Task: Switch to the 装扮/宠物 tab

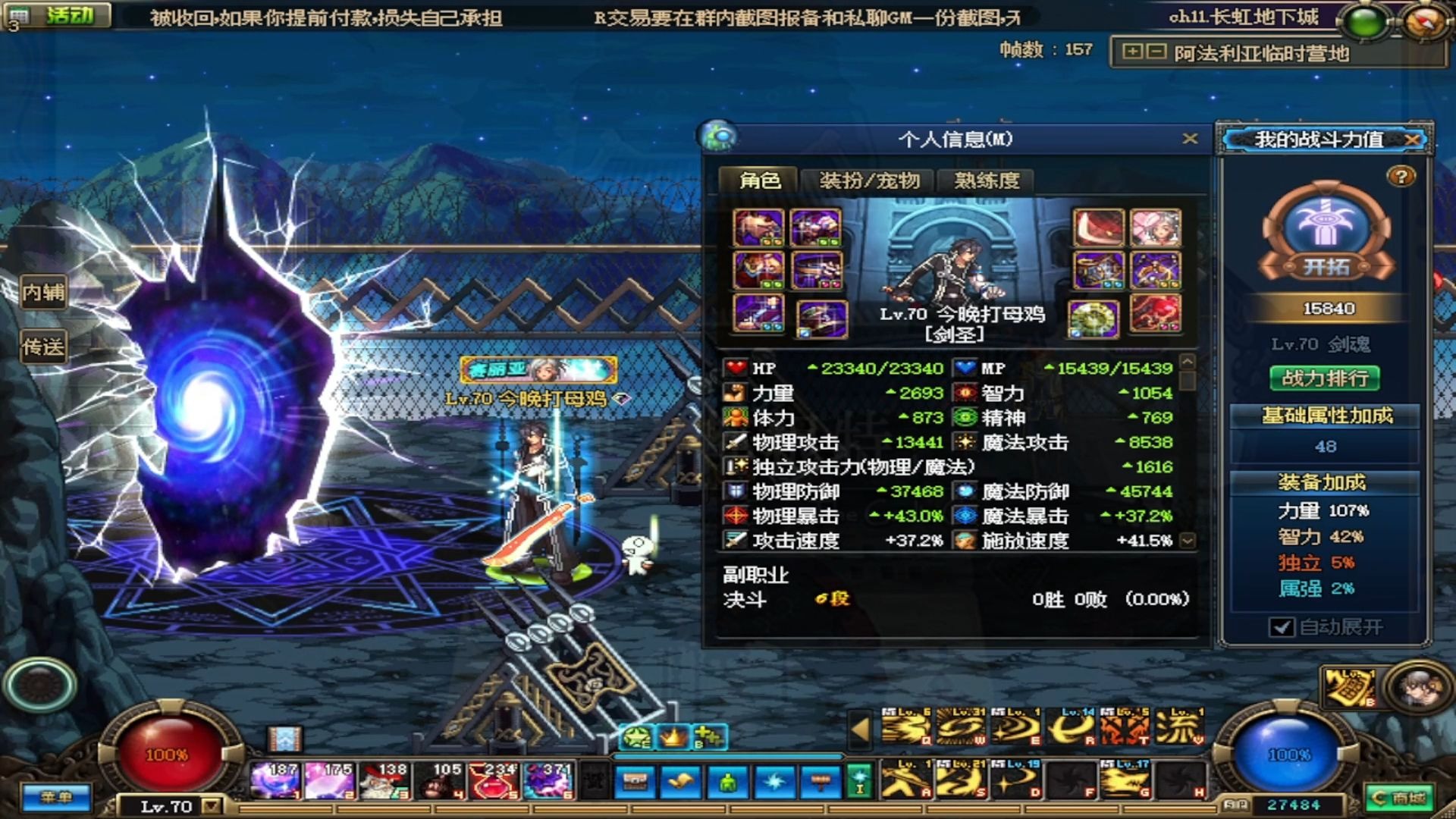Action: click(869, 180)
